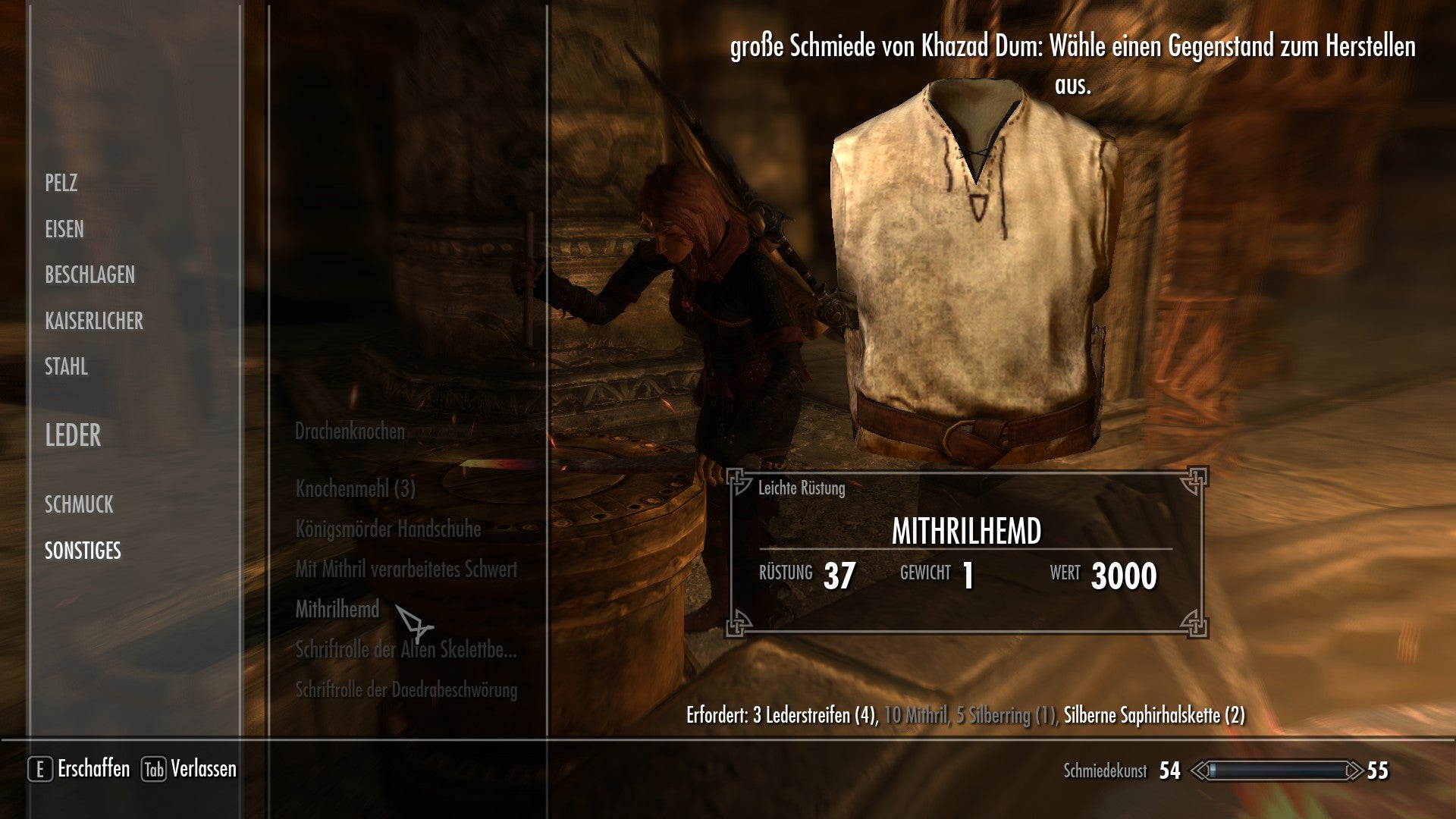Open the SONSTIGES category
The width and height of the screenshot is (1456, 819).
pyautogui.click(x=82, y=552)
